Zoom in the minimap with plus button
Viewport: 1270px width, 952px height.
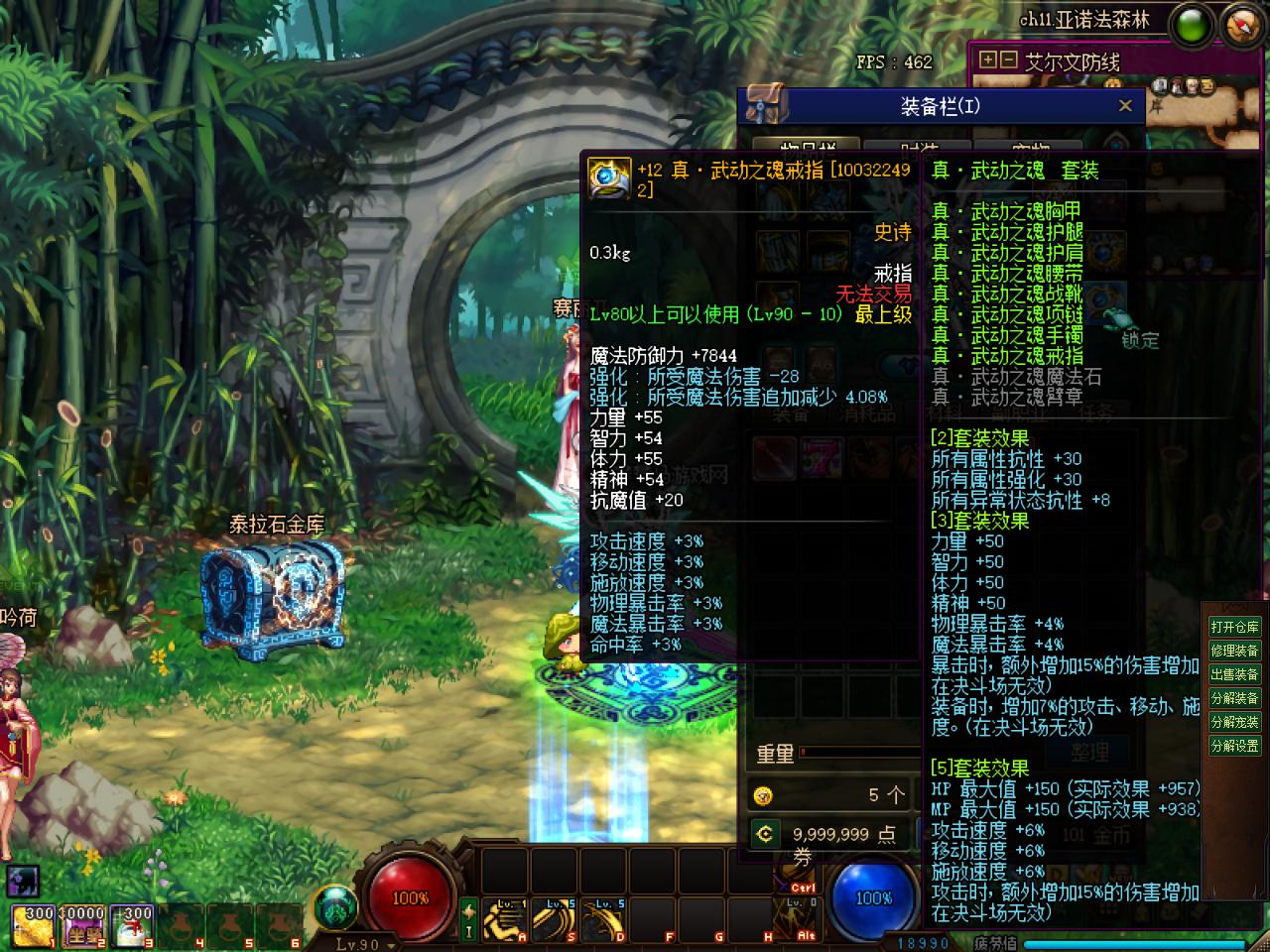988,60
